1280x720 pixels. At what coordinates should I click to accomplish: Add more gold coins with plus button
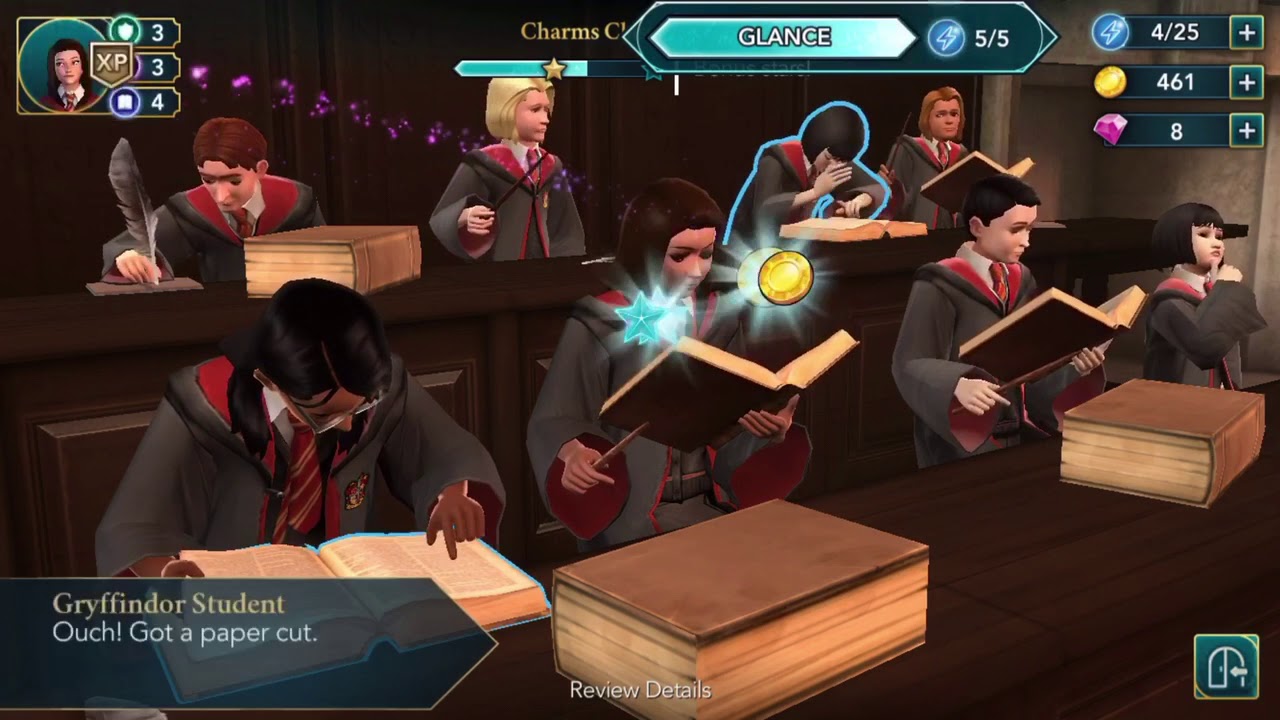[1246, 82]
